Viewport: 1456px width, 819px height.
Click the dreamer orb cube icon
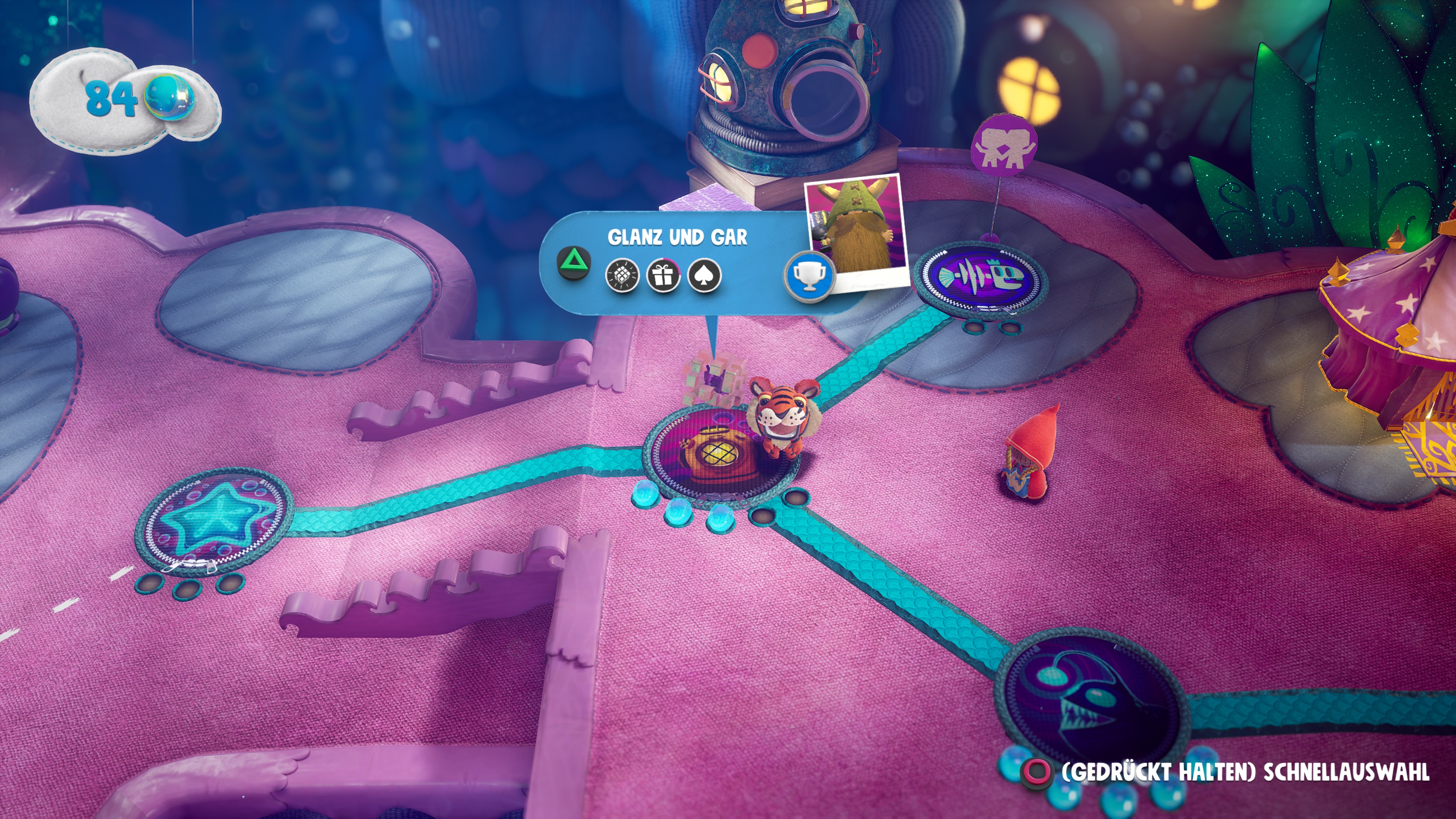[x=622, y=276]
